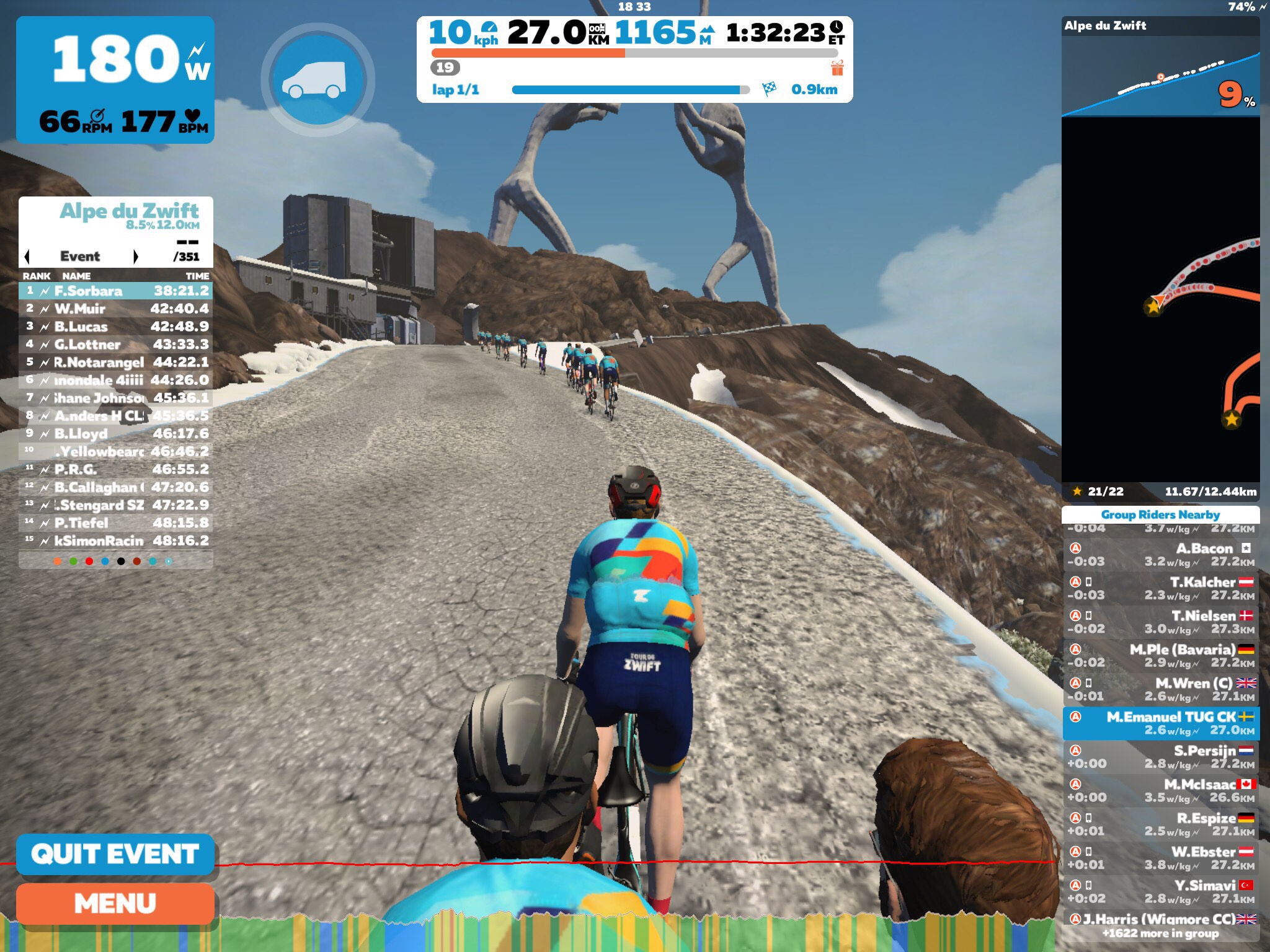Select highlighted rider M.Emanuel TUG CK
Image resolution: width=1270 pixels, height=952 pixels.
tap(1160, 723)
